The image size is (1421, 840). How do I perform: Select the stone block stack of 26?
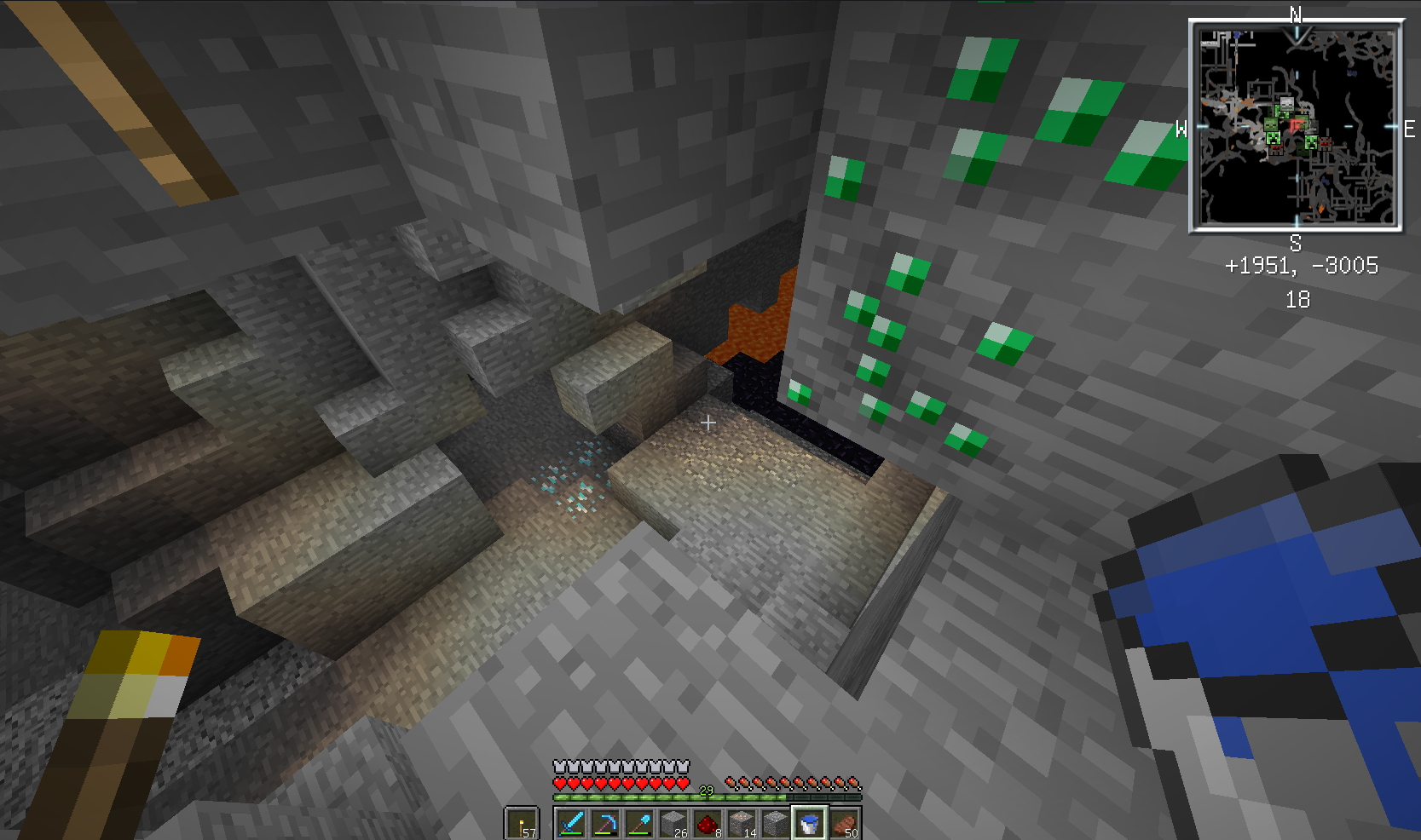(x=673, y=824)
